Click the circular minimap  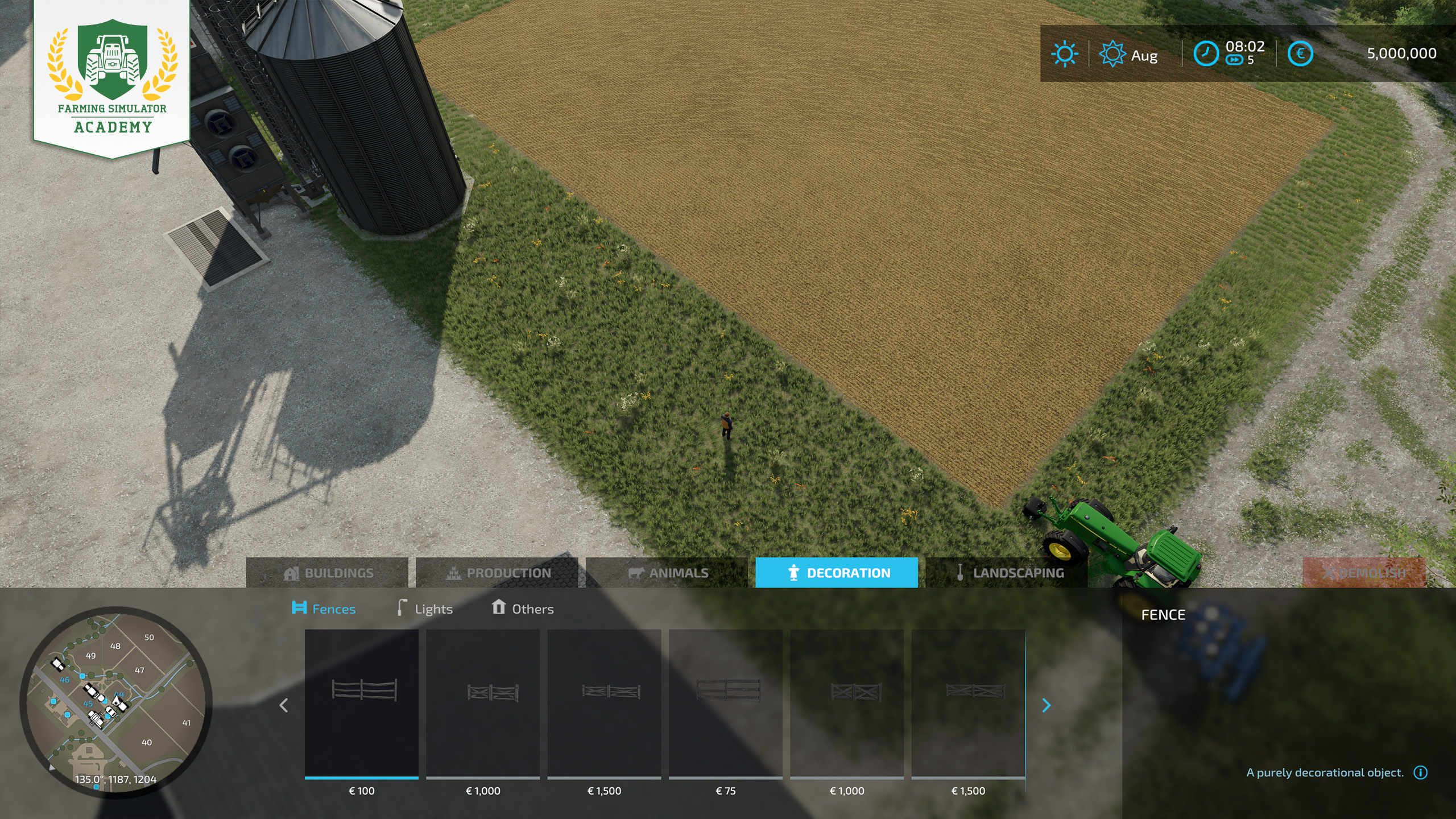[x=116, y=702]
